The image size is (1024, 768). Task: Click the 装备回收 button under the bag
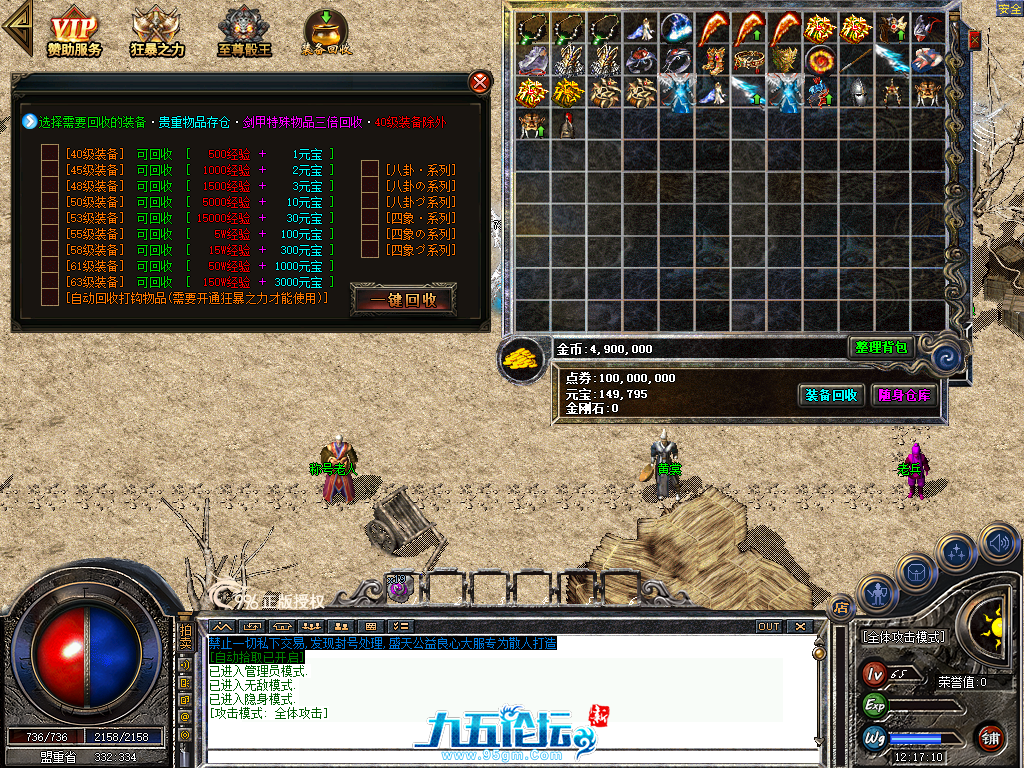click(831, 395)
